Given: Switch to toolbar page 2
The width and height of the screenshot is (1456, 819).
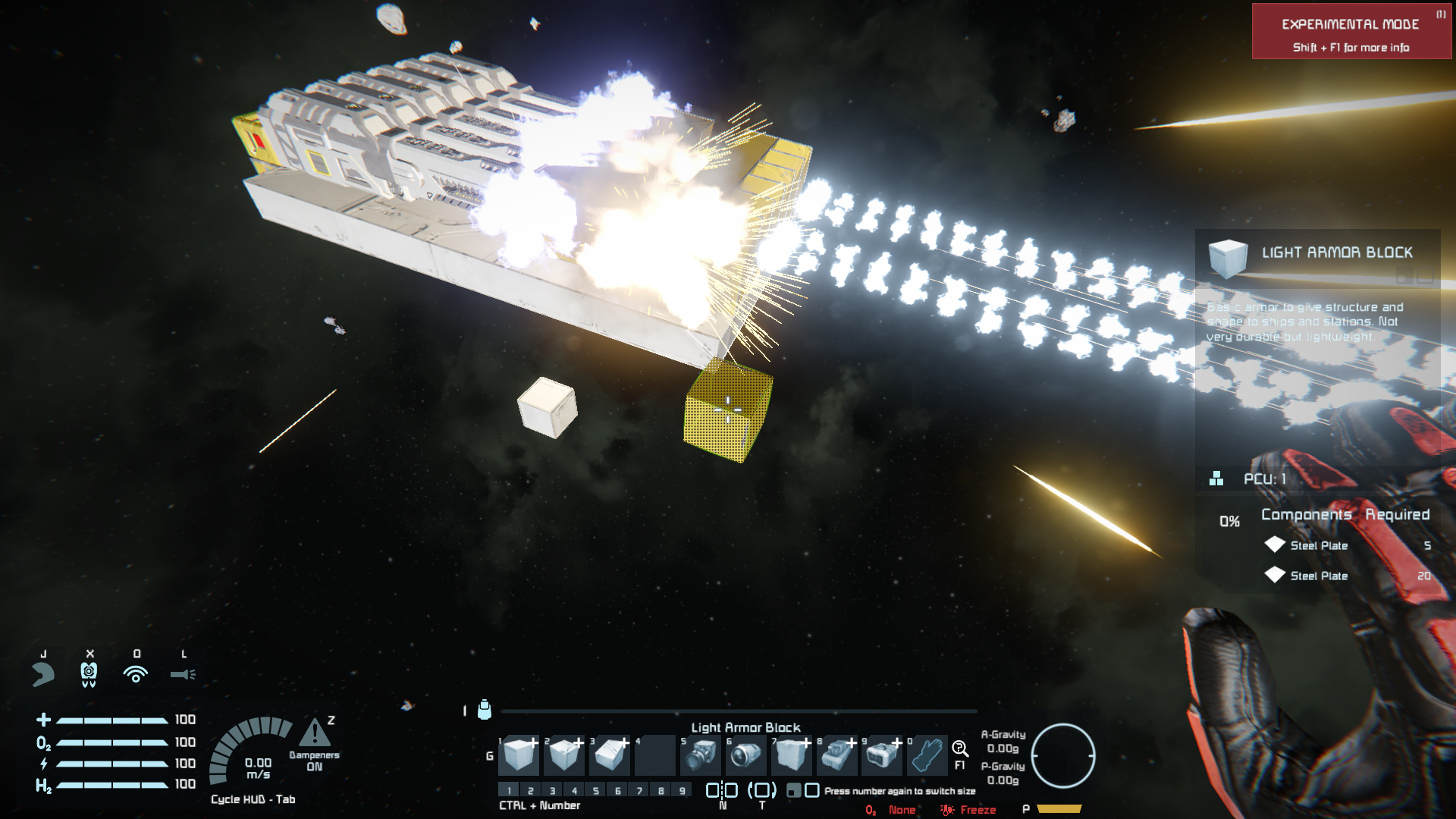Looking at the screenshot, I should point(531,790).
